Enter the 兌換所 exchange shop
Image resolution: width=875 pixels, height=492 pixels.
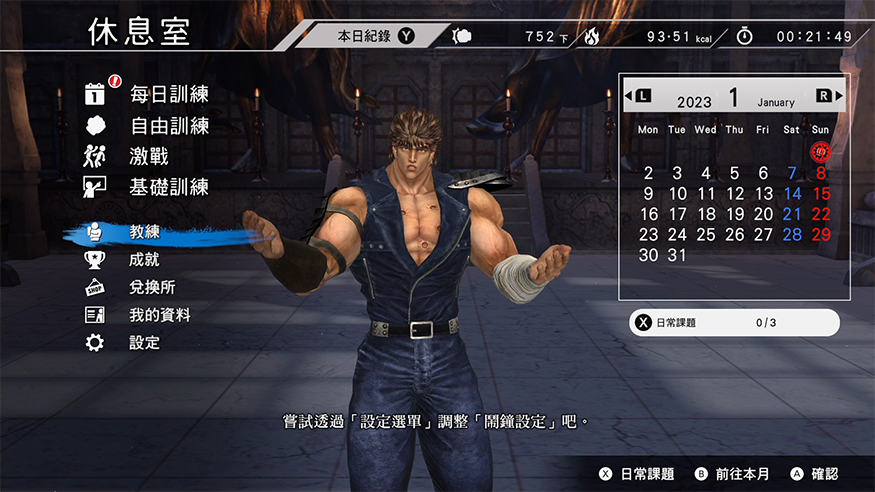(x=152, y=287)
